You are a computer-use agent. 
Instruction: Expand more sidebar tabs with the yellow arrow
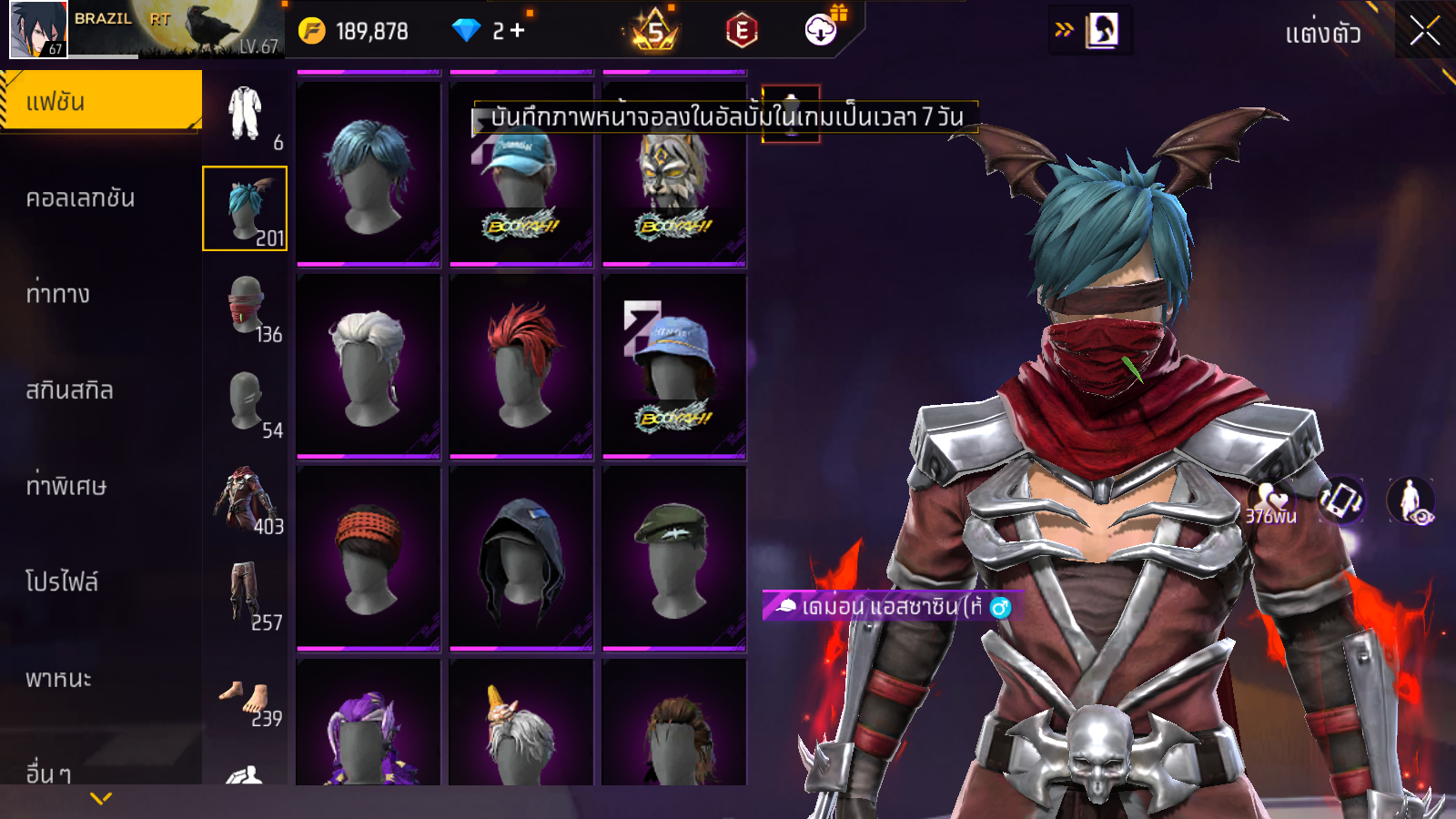click(x=101, y=798)
